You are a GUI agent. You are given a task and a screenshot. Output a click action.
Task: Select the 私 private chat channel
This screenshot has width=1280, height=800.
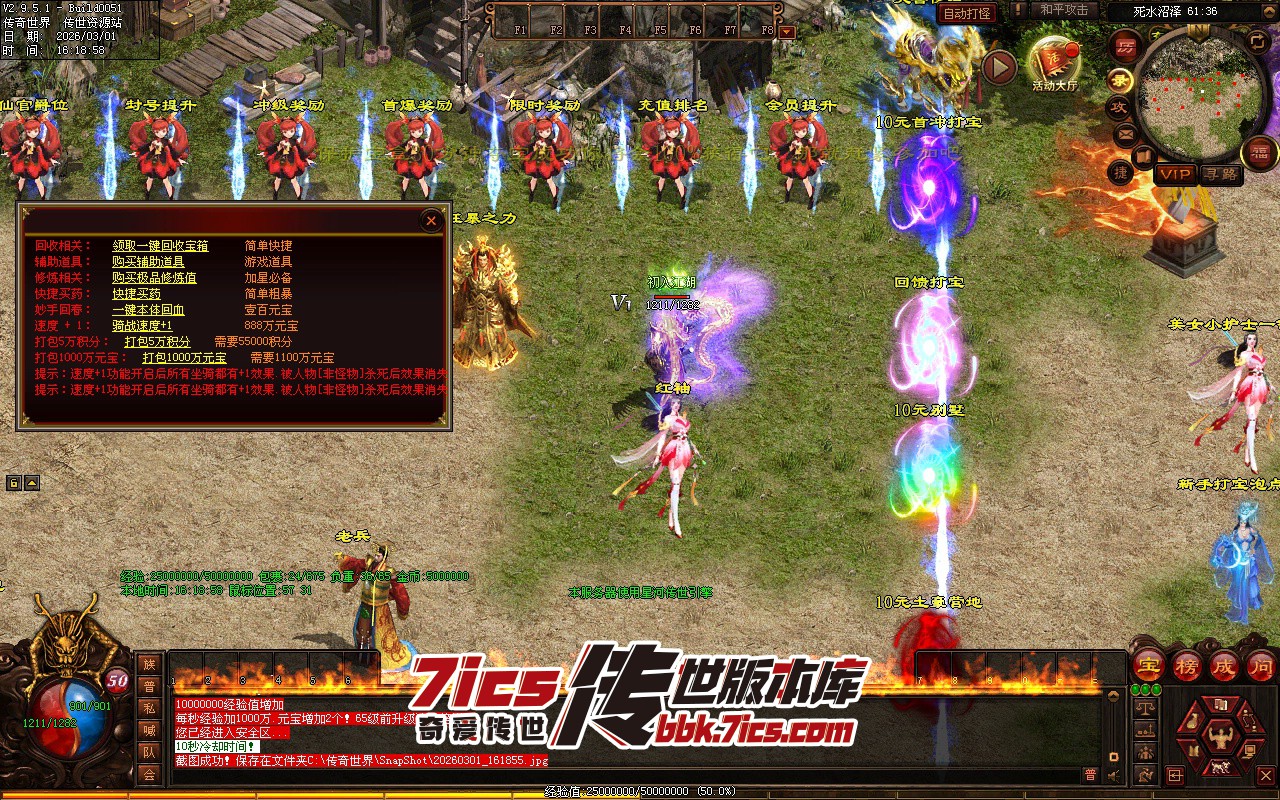click(x=149, y=708)
